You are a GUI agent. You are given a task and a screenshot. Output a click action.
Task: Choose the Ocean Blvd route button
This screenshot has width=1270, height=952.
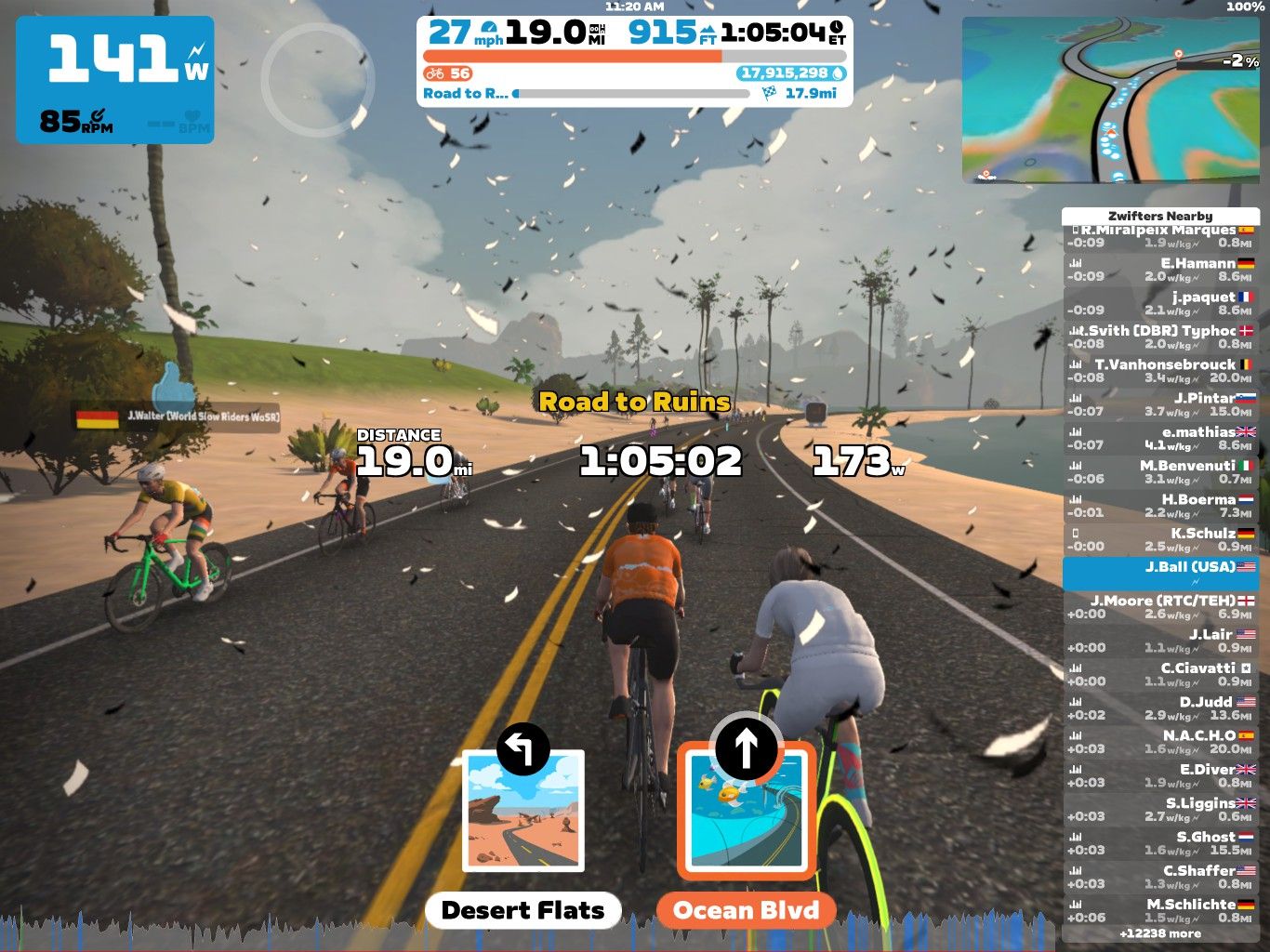[x=745, y=910]
